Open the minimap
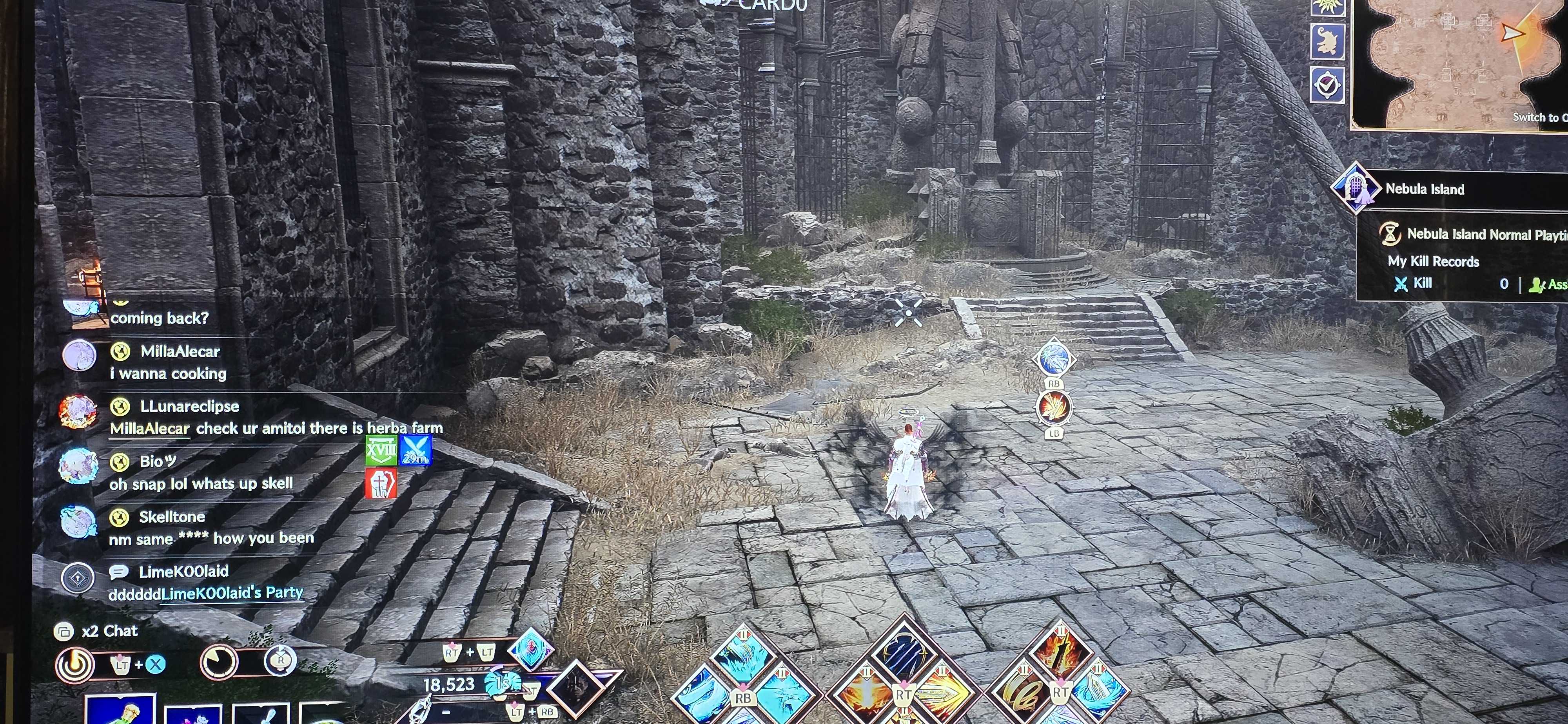Viewport: 1568px width, 724px height. 1461,61
